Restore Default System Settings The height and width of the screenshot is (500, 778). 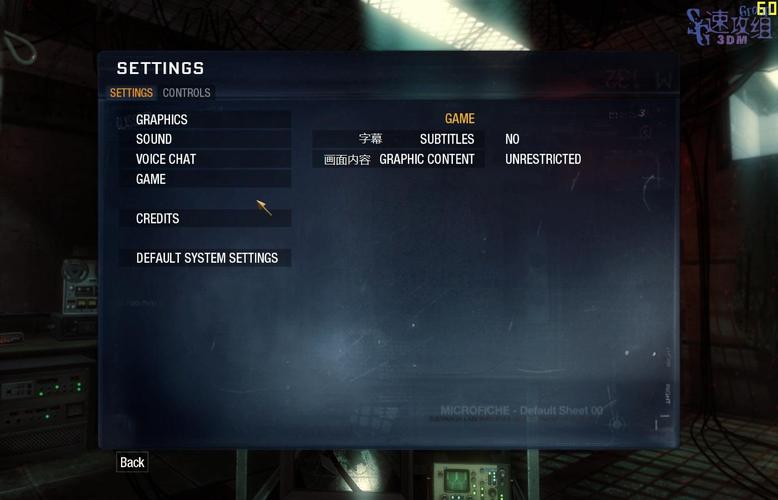[x=207, y=258]
